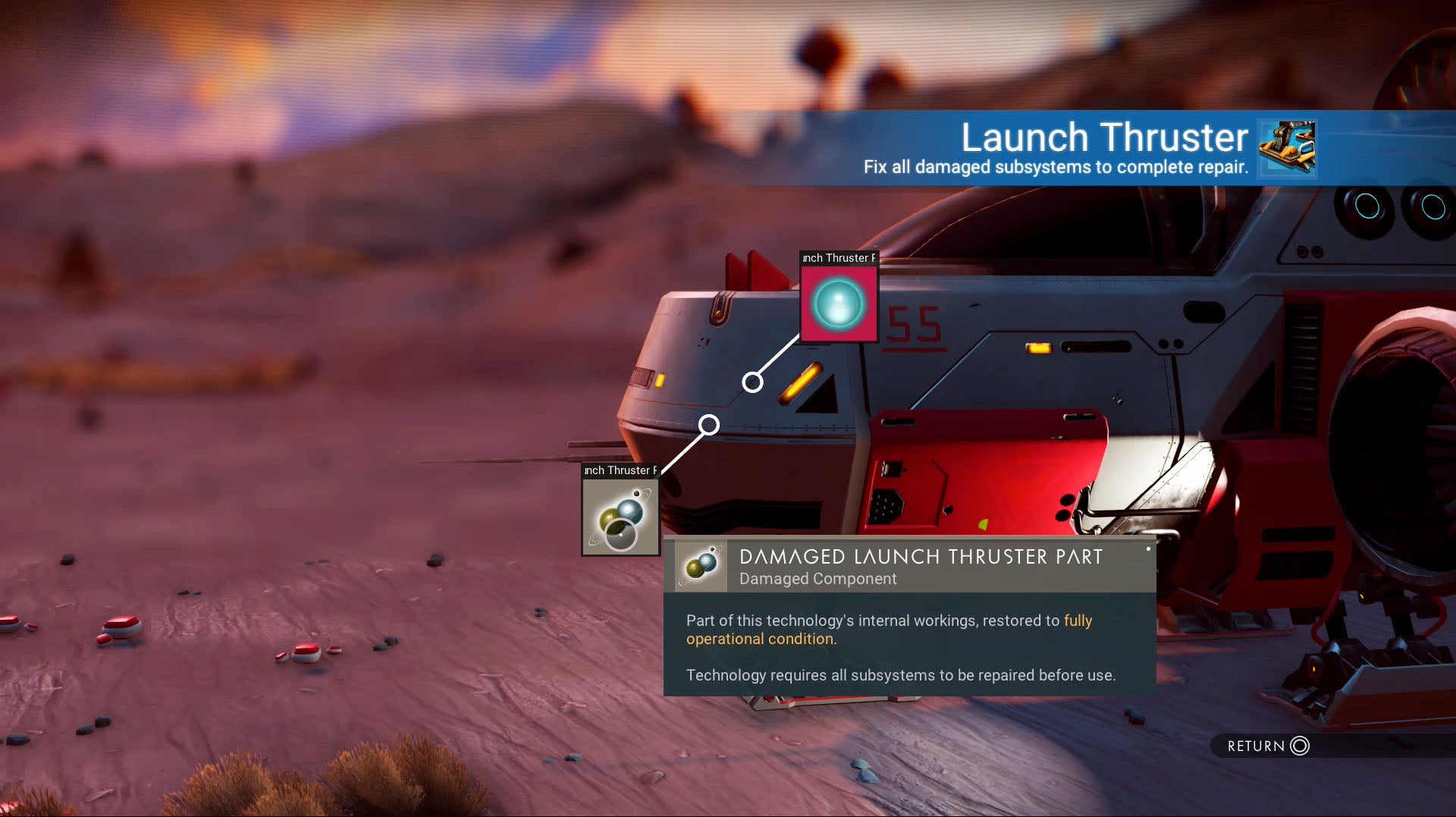Viewport: 1456px width, 817px height.
Task: Expand the upper Thruster Part slot label
Action: tap(838, 259)
